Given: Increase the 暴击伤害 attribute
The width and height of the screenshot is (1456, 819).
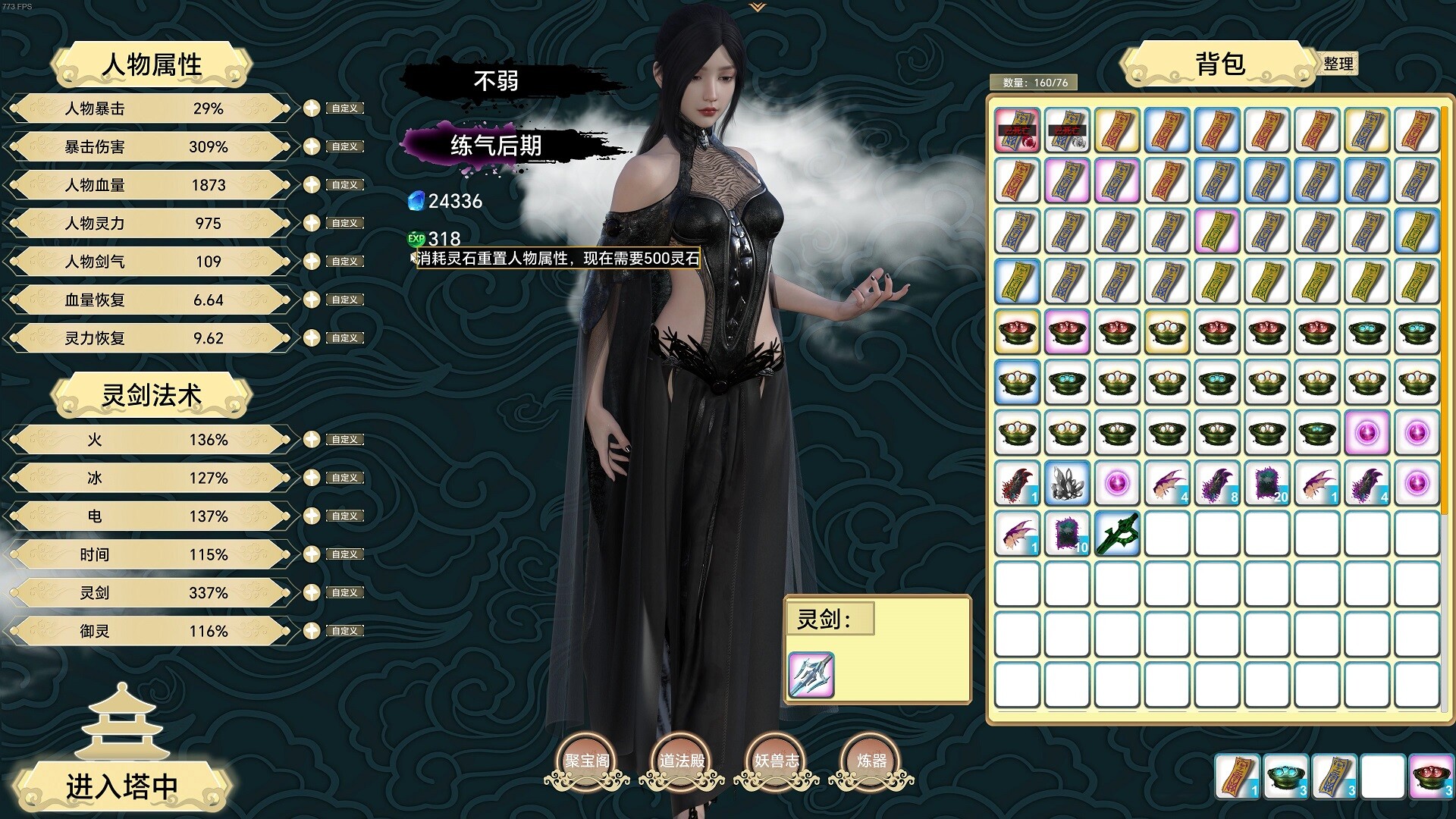Looking at the screenshot, I should point(312,146).
